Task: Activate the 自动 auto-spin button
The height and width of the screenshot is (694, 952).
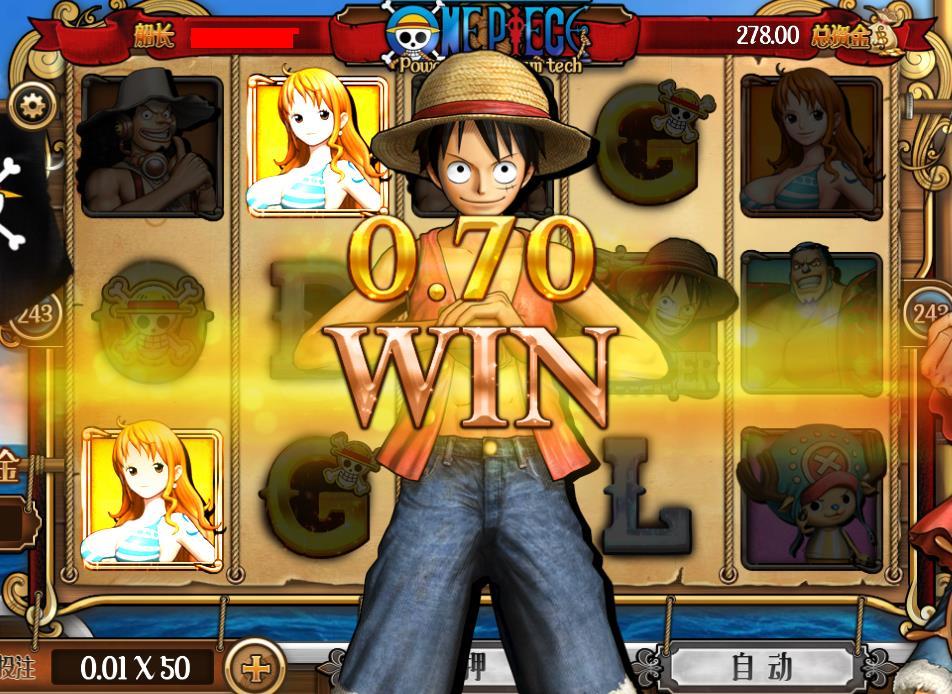Action: point(763,665)
